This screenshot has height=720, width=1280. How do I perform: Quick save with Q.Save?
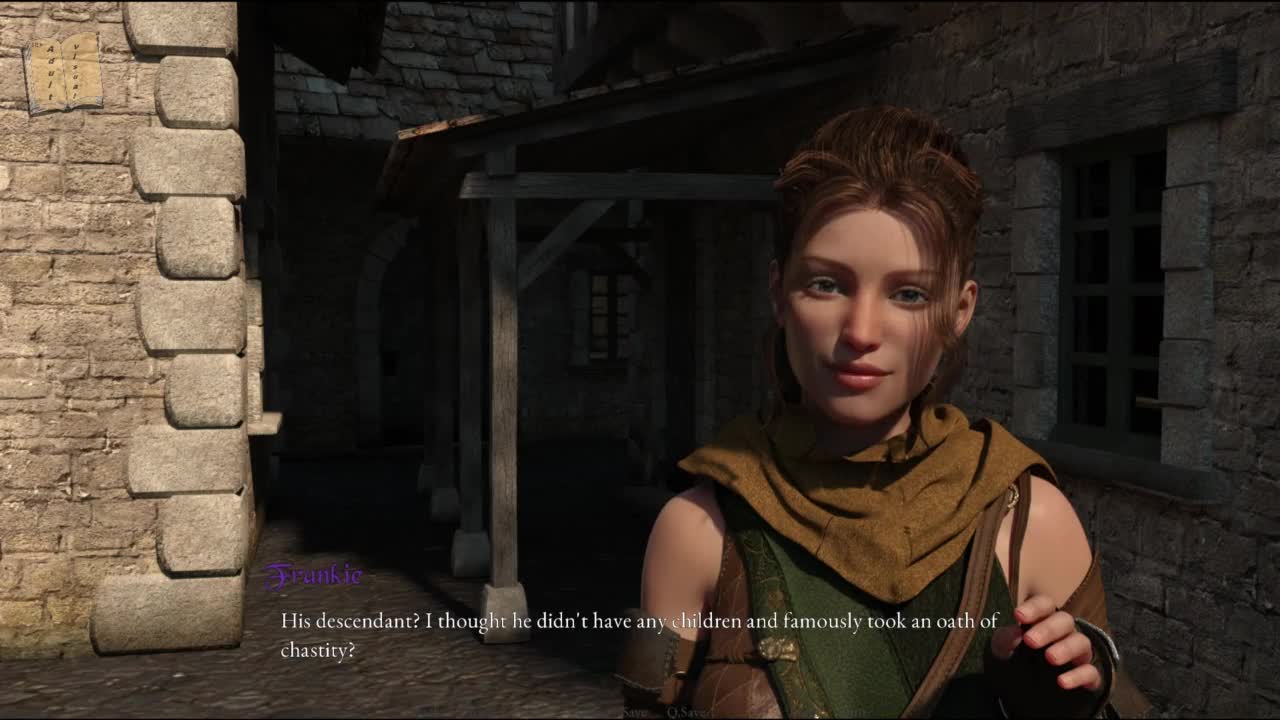point(688,712)
